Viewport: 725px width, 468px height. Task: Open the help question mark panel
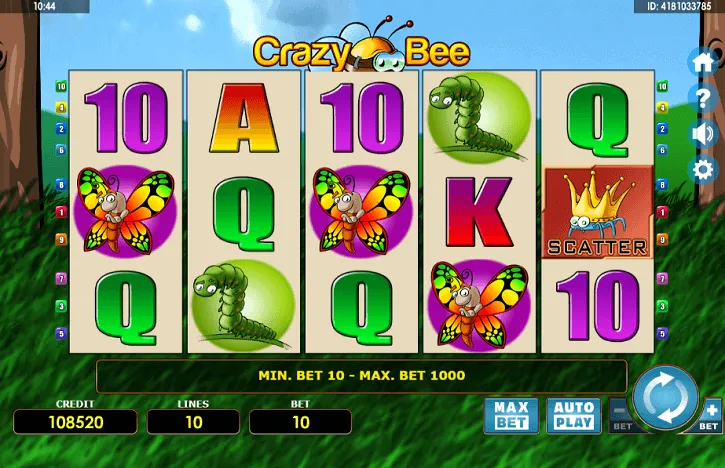point(704,97)
